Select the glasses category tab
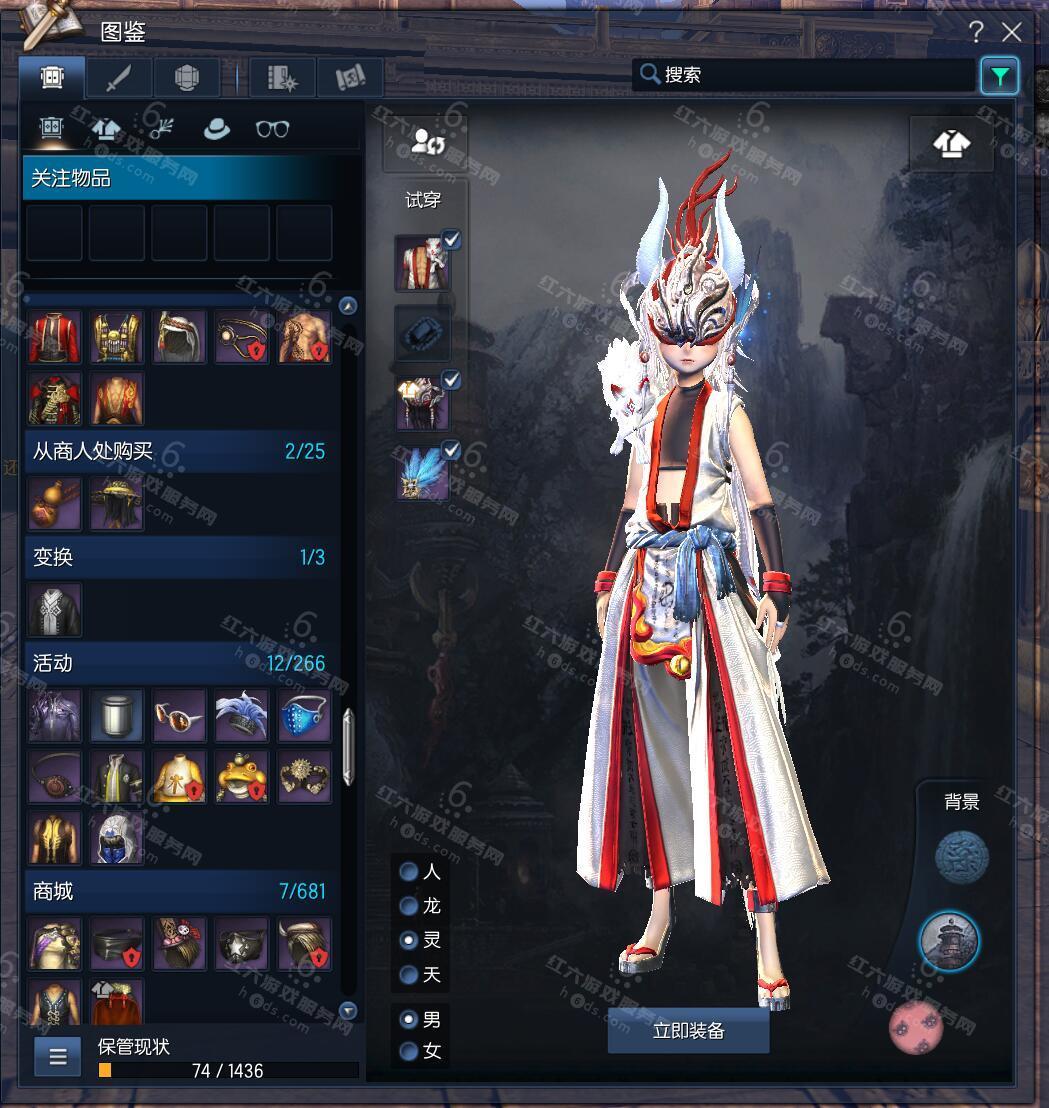This screenshot has height=1108, width=1049. pyautogui.click(x=272, y=129)
